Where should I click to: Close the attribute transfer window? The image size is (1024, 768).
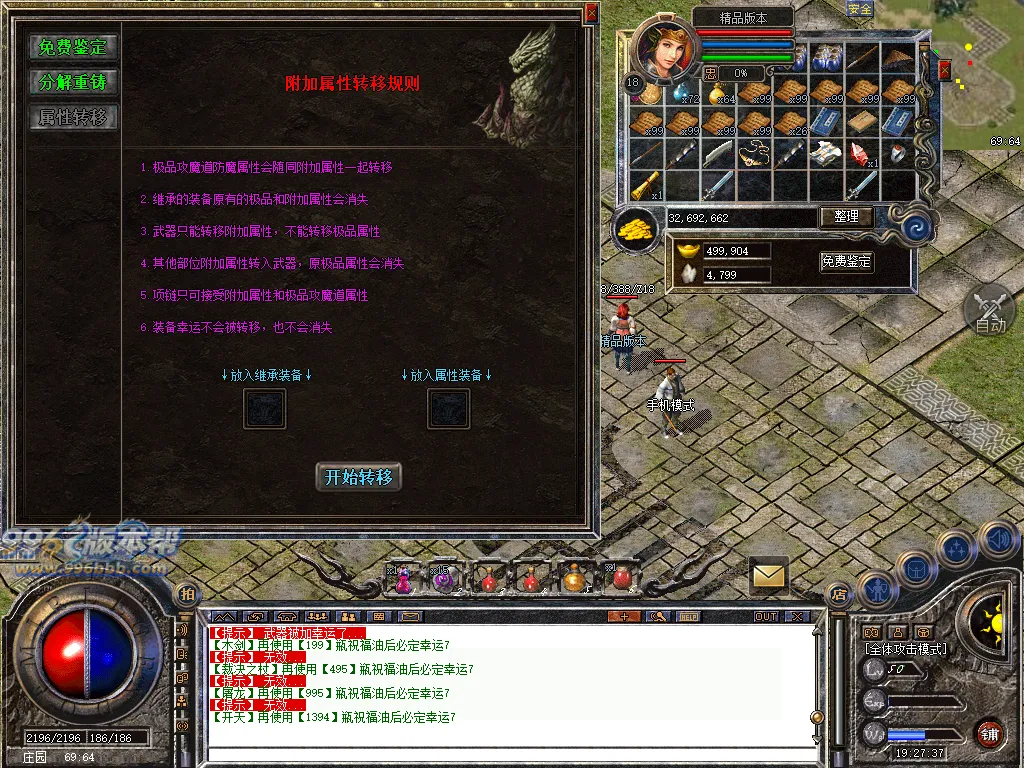591,13
